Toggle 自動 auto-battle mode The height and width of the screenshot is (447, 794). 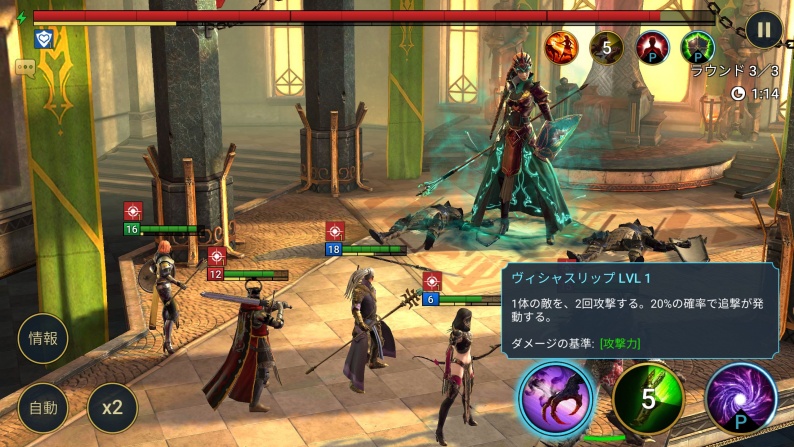[43, 407]
